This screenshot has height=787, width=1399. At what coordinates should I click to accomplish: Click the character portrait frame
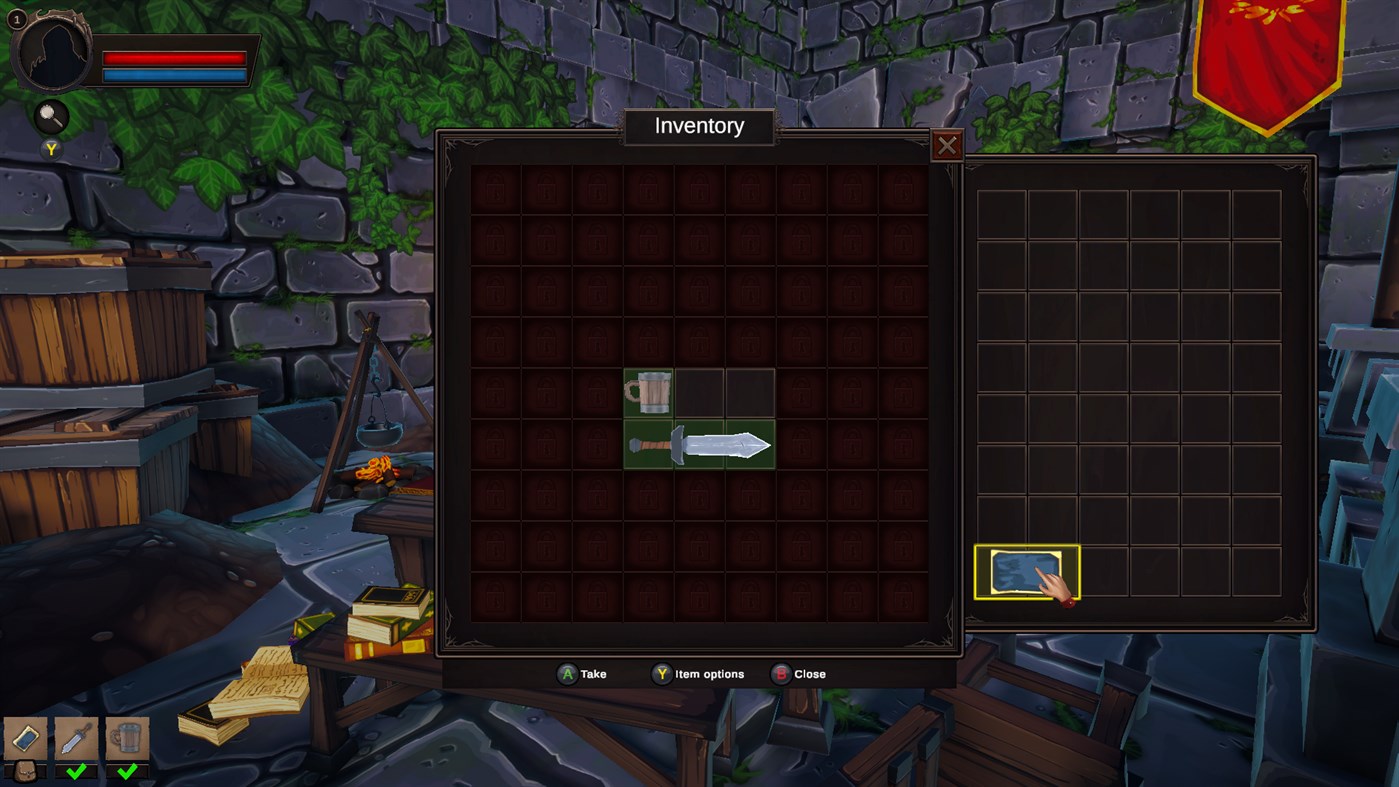tap(55, 55)
